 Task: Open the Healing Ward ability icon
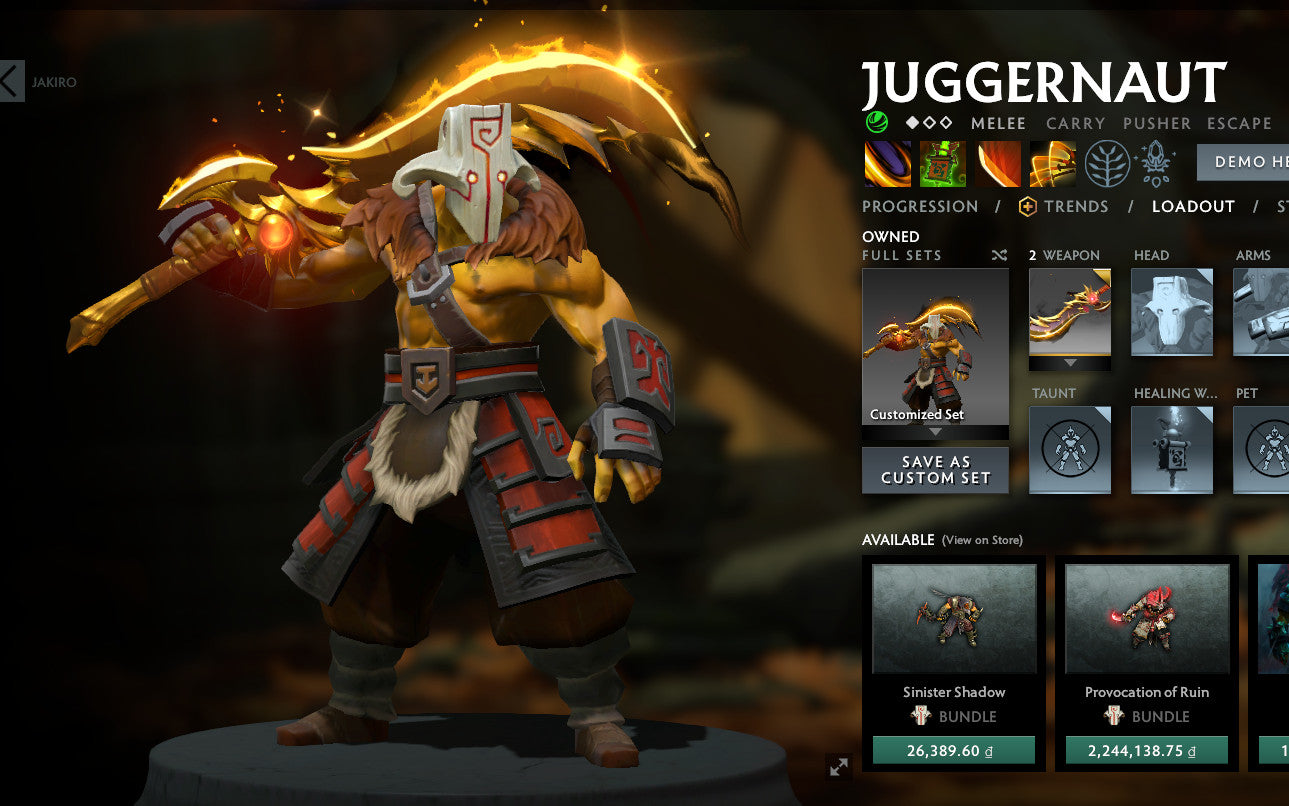click(x=942, y=163)
